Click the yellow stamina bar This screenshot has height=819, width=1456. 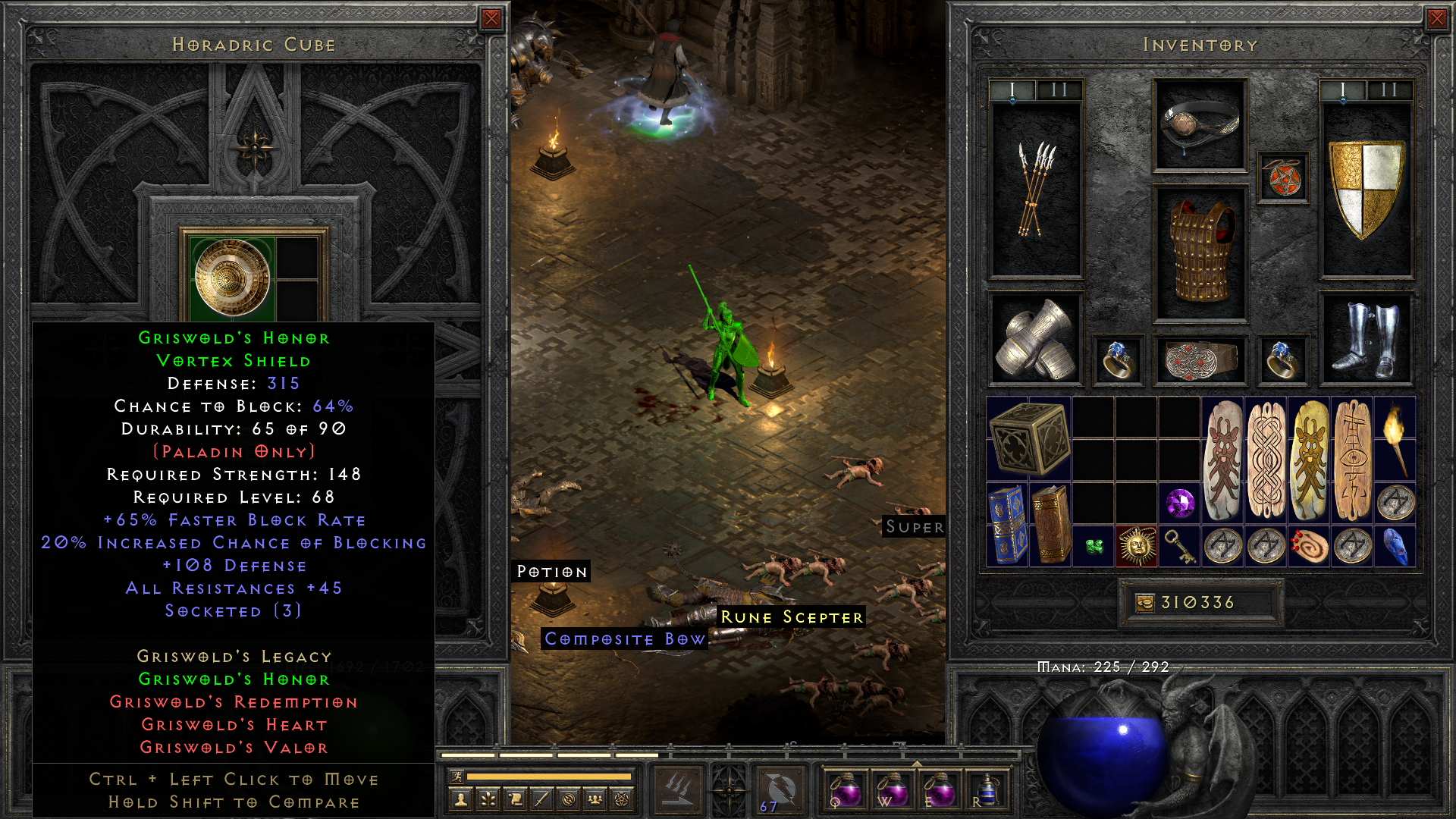(550, 777)
